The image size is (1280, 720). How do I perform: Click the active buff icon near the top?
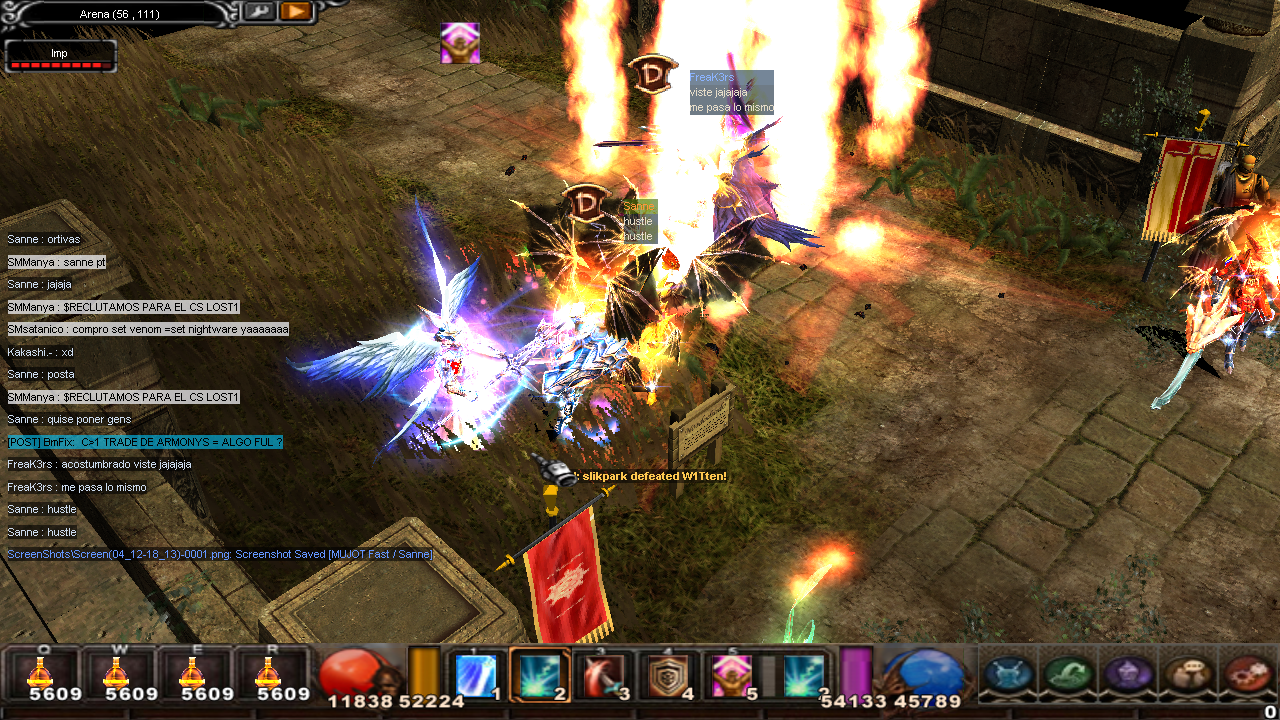460,43
